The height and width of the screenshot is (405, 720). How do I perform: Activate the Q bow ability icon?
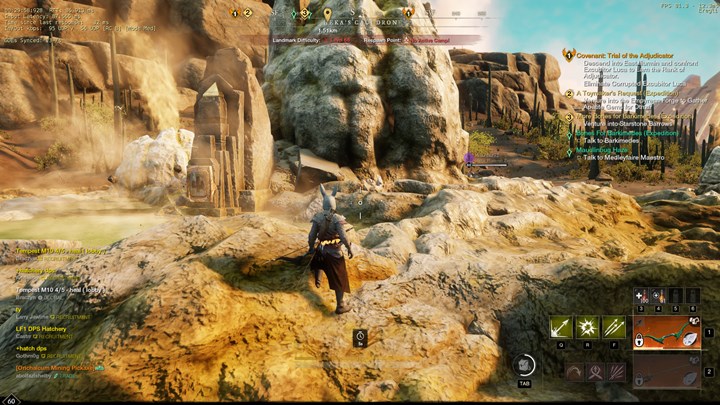(560, 327)
